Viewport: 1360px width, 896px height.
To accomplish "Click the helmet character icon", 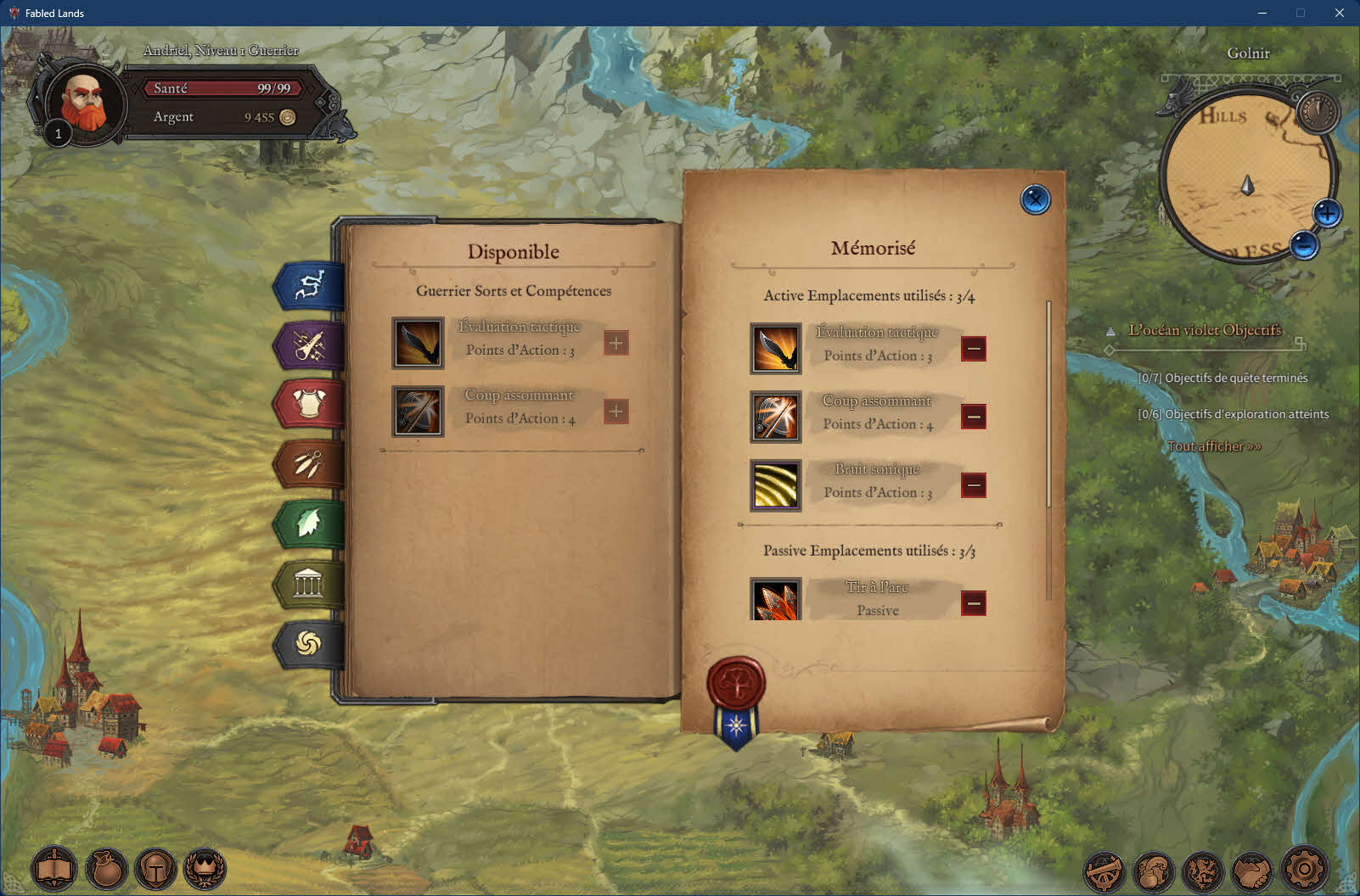I will point(156,870).
